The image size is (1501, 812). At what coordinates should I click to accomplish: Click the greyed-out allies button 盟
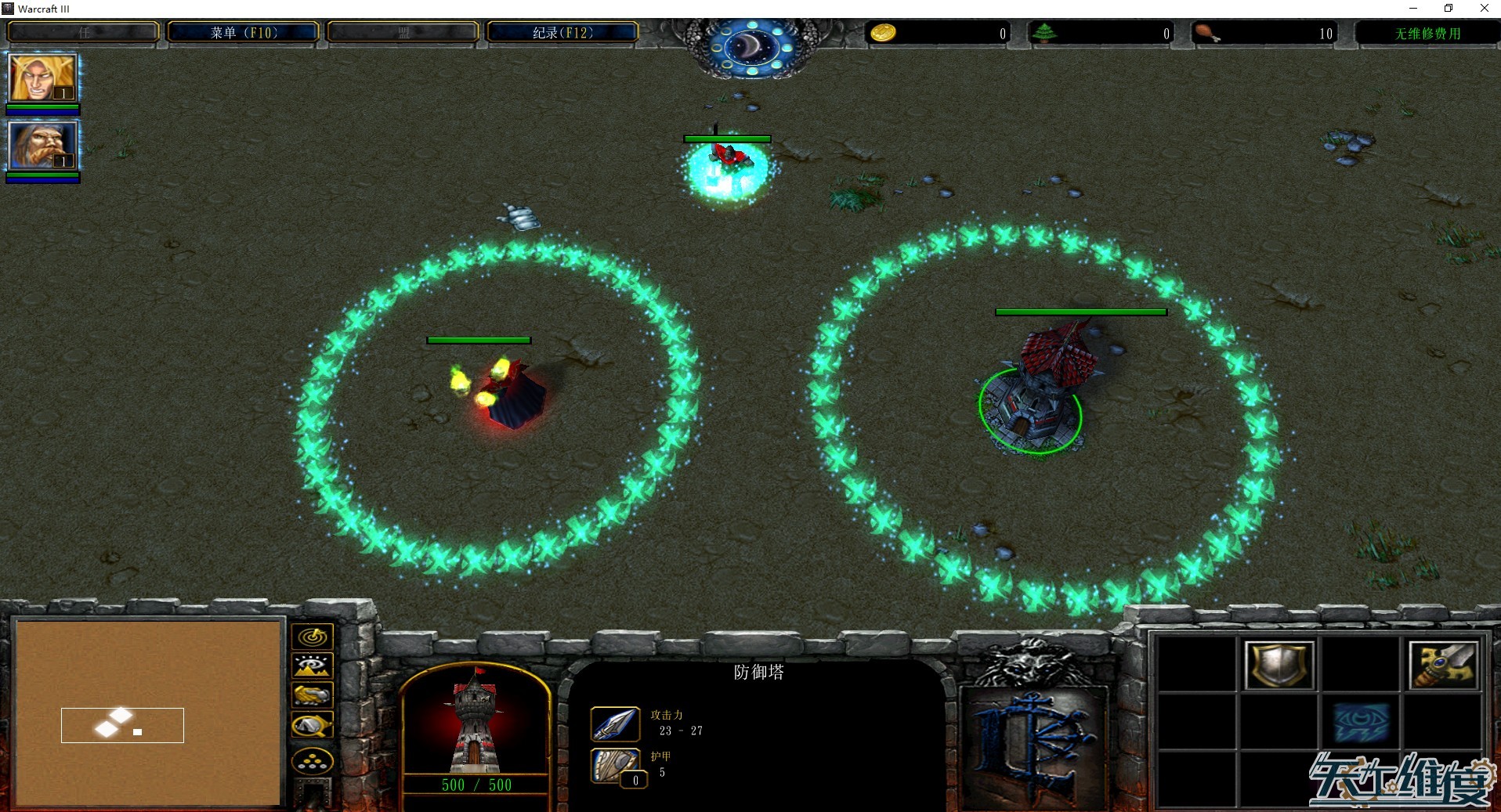(403, 33)
